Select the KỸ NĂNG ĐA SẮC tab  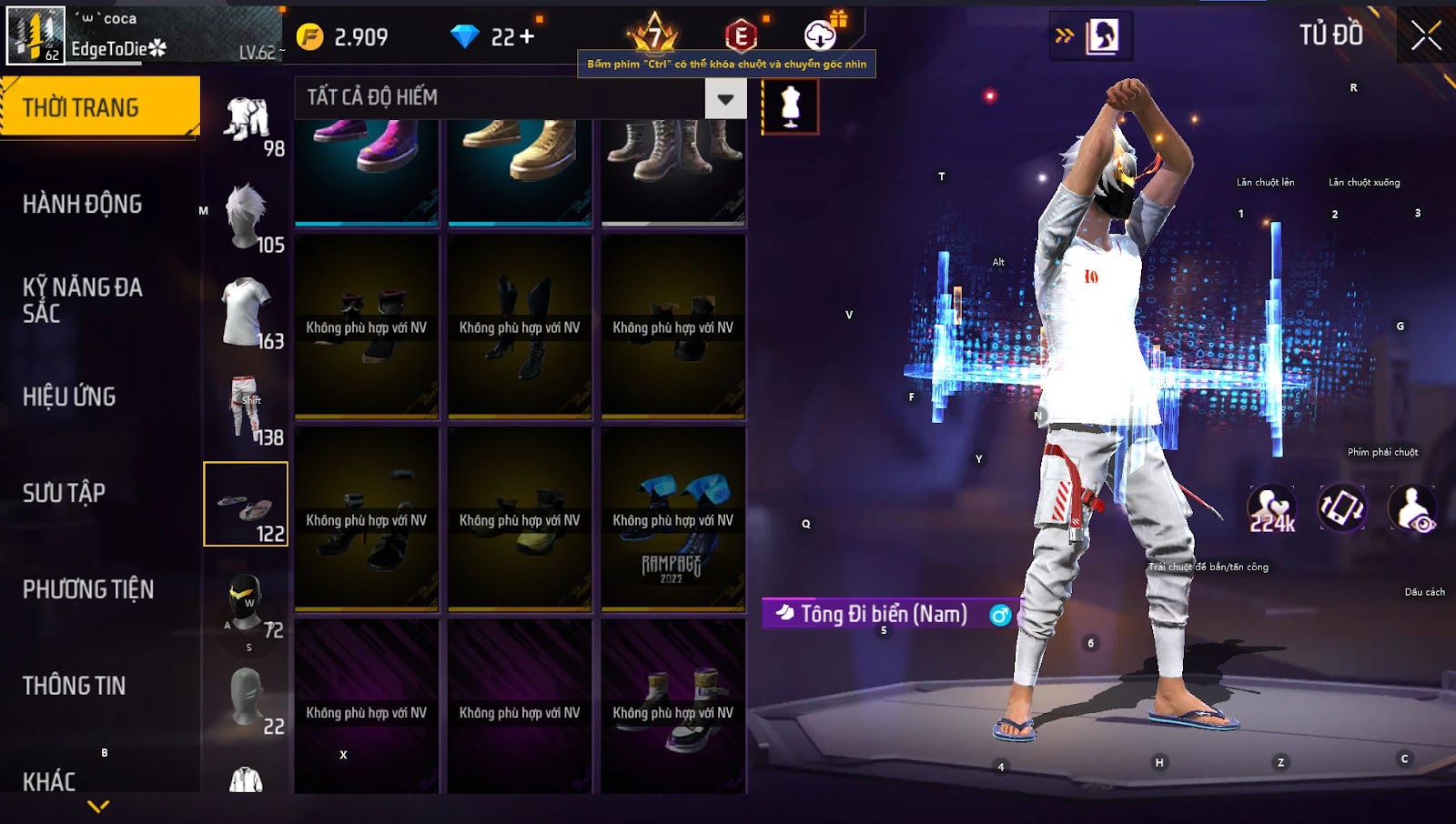click(82, 300)
